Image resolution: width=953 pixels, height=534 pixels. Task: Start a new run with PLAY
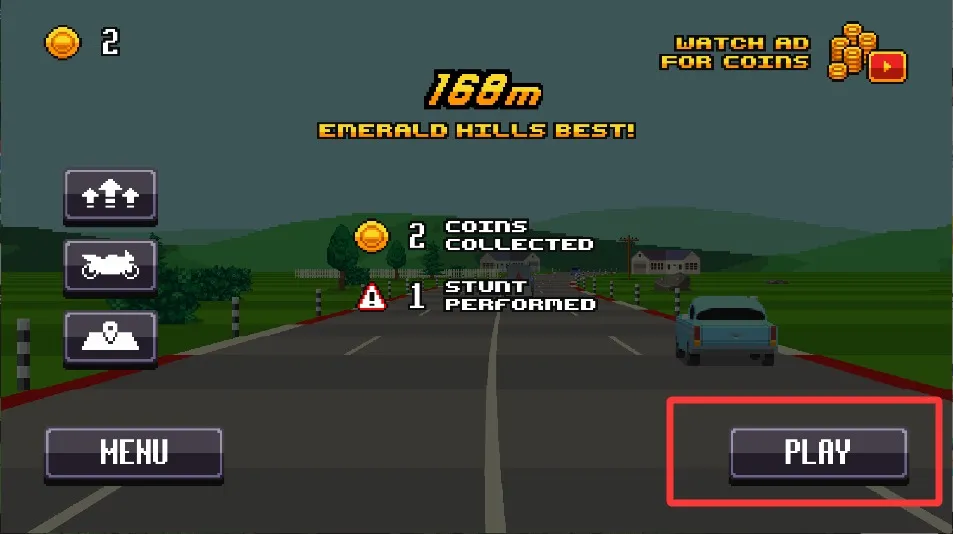(x=818, y=453)
